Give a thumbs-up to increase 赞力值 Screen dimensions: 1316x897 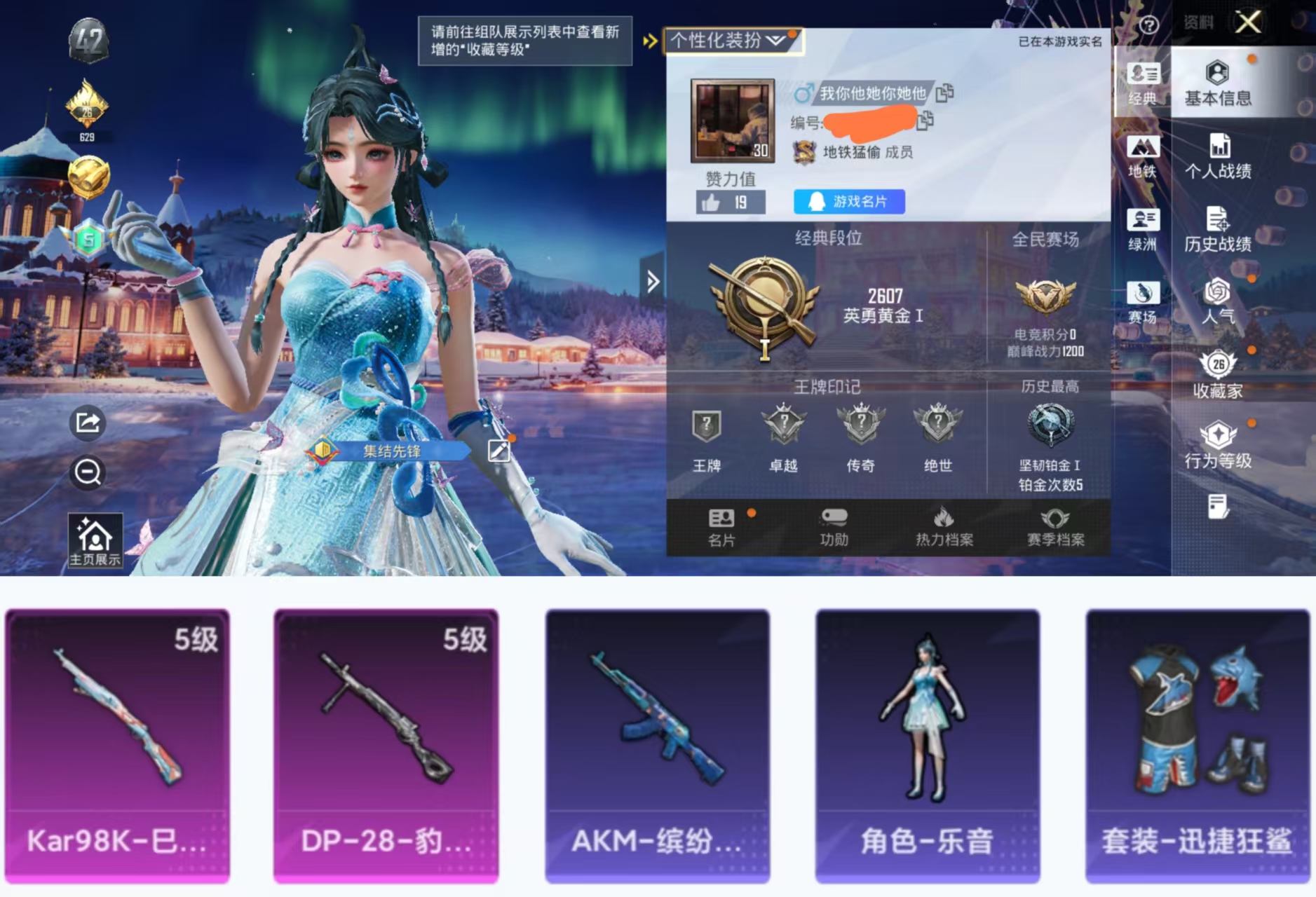pos(712,202)
